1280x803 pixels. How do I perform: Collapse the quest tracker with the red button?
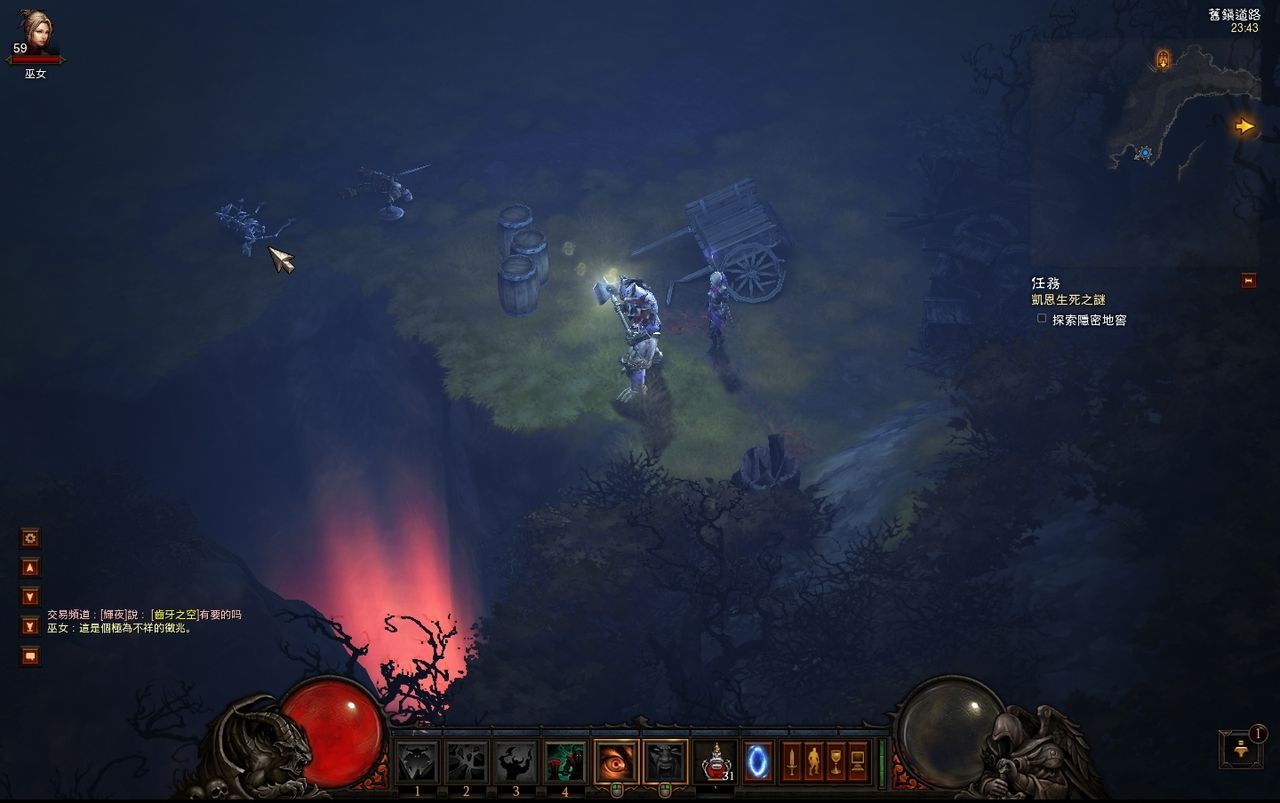tap(1248, 281)
